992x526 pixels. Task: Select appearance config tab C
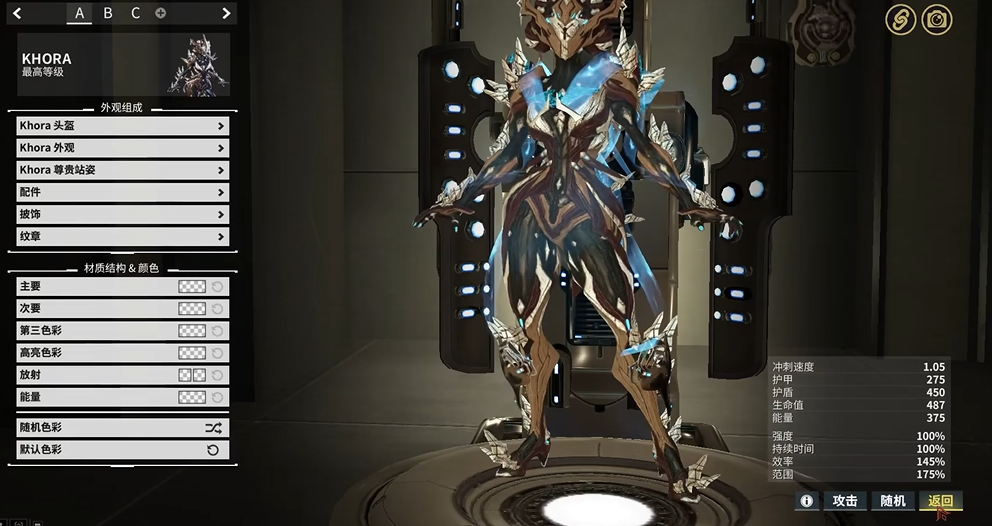[135, 13]
